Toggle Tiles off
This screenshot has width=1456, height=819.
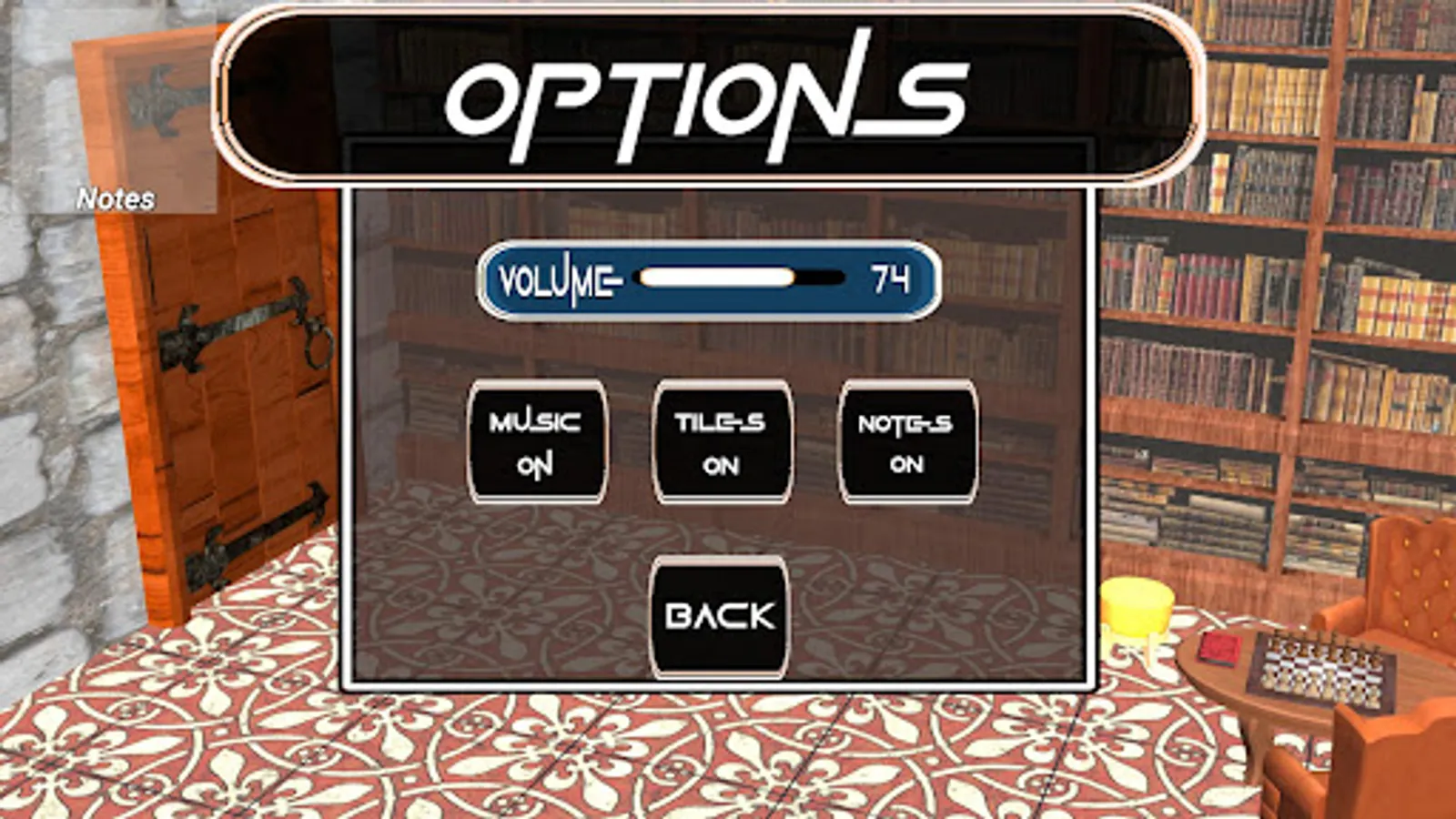tap(721, 441)
